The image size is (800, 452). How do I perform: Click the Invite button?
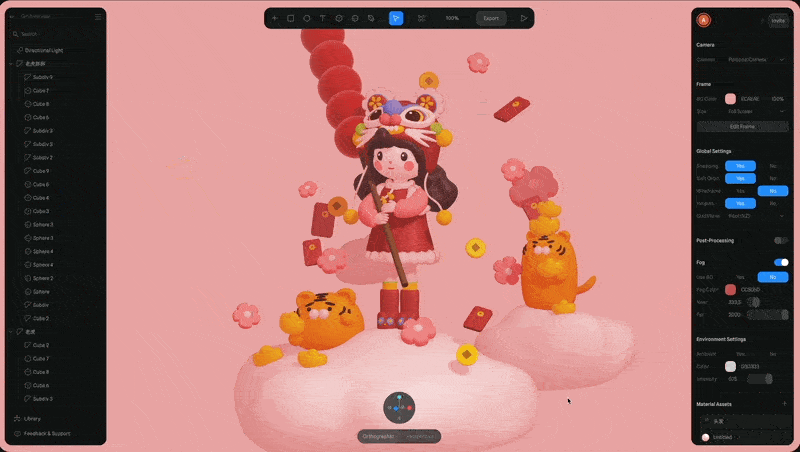(x=778, y=20)
